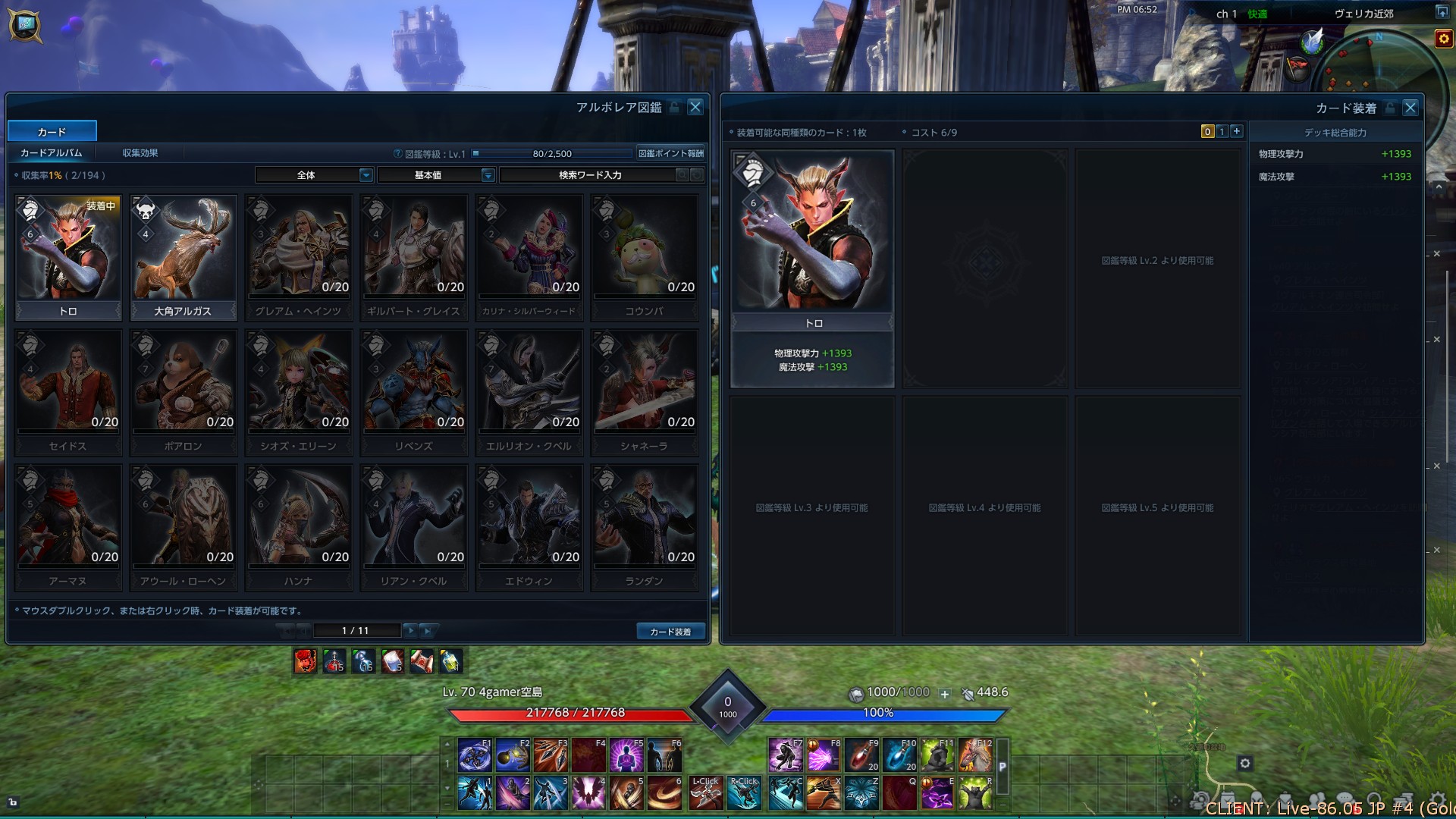Add a new deck preset with the plus button
1456x819 pixels.
pyautogui.click(x=1237, y=131)
